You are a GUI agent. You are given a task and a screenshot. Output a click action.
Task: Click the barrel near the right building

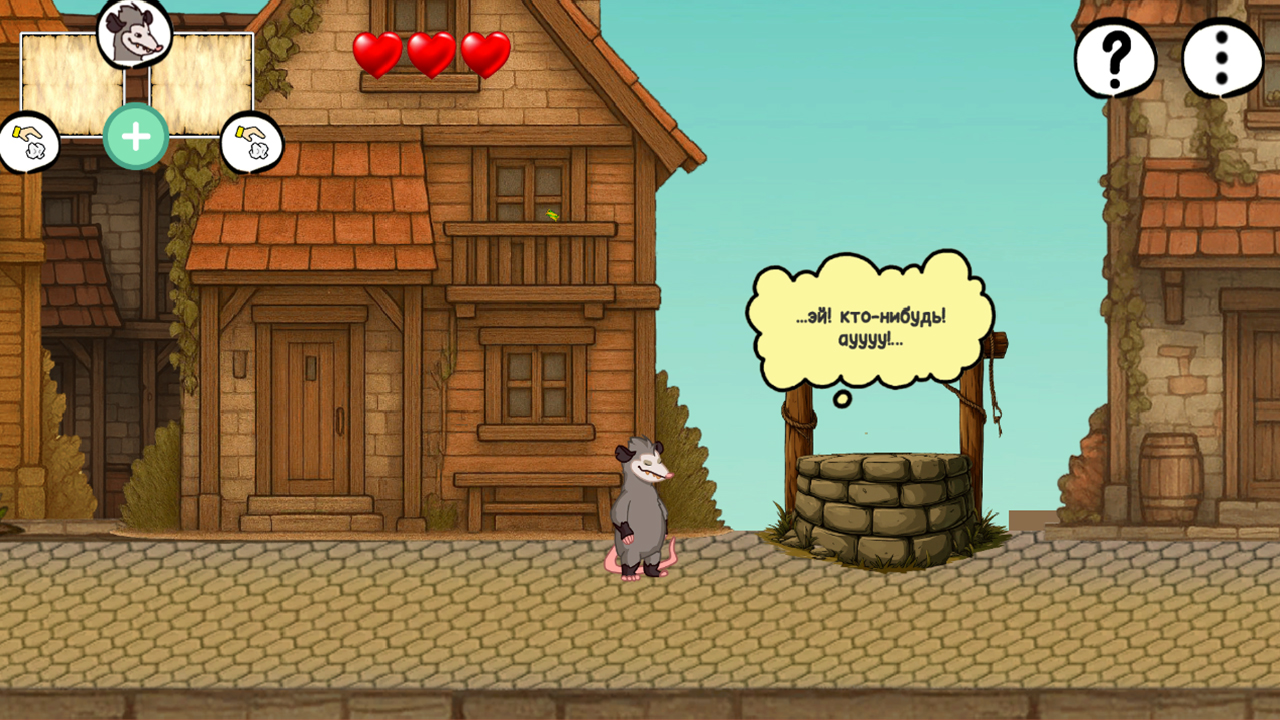1168,480
